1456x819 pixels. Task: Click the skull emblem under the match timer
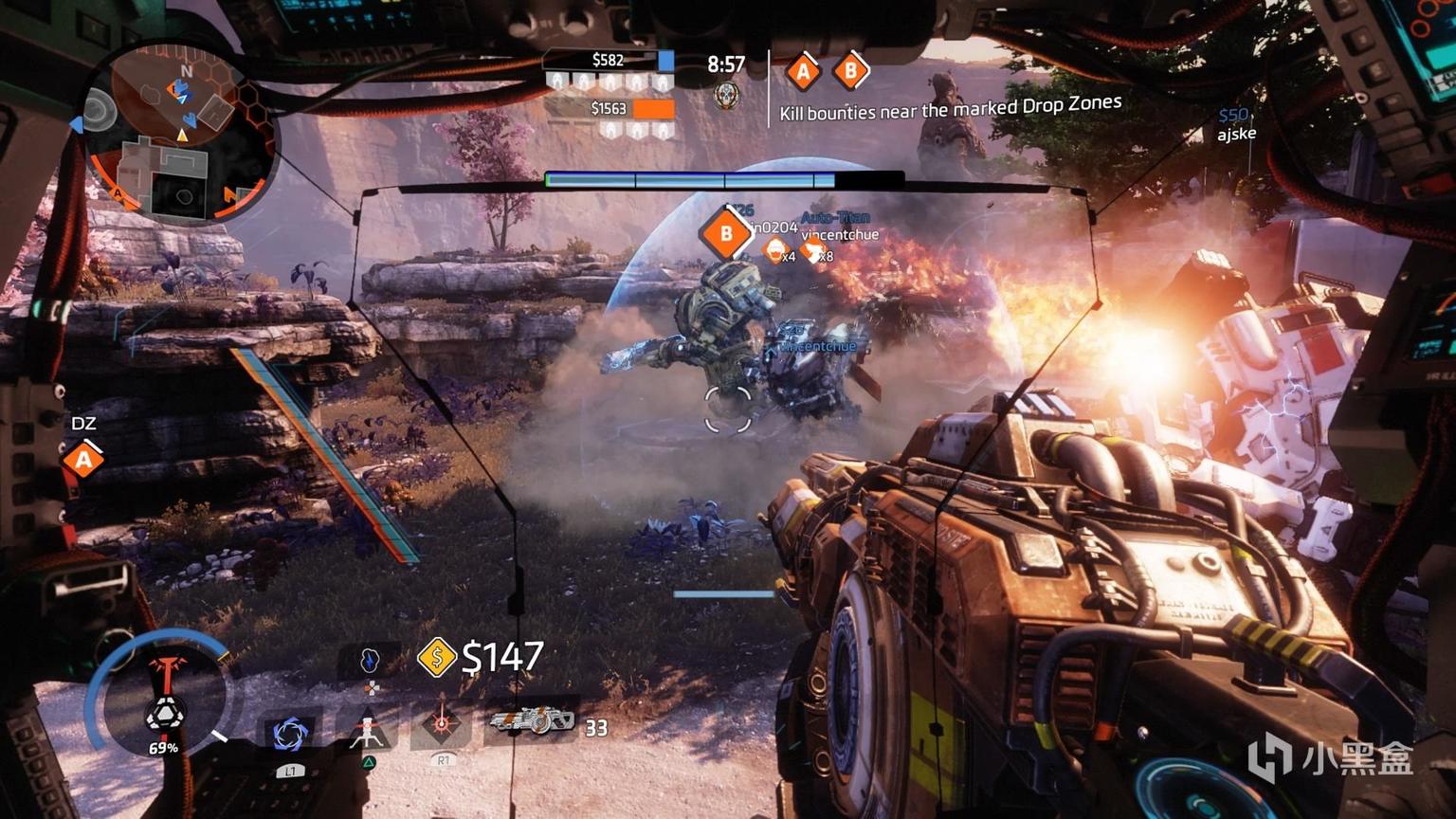[x=726, y=95]
